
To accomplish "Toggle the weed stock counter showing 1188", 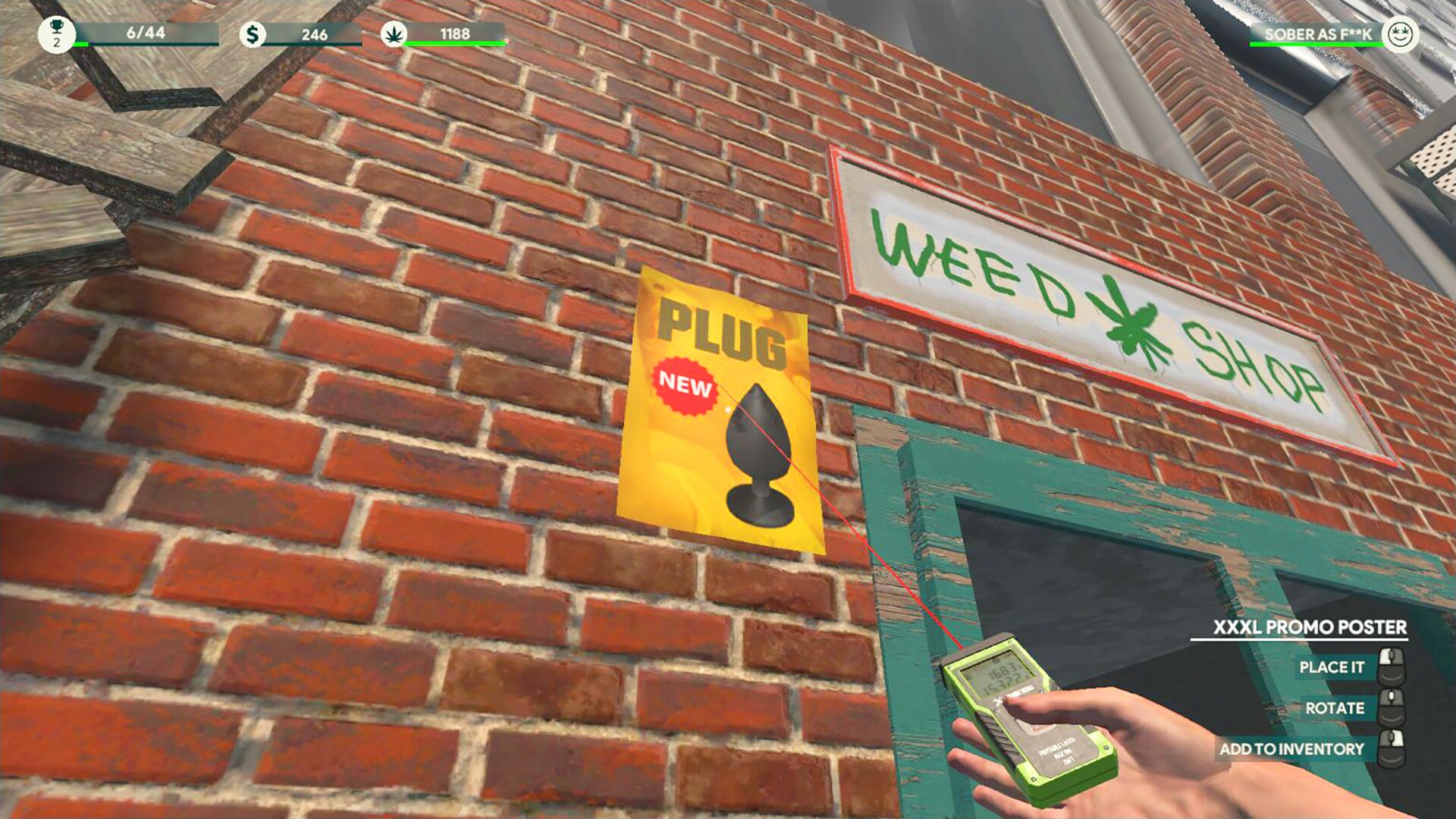I will (455, 33).
